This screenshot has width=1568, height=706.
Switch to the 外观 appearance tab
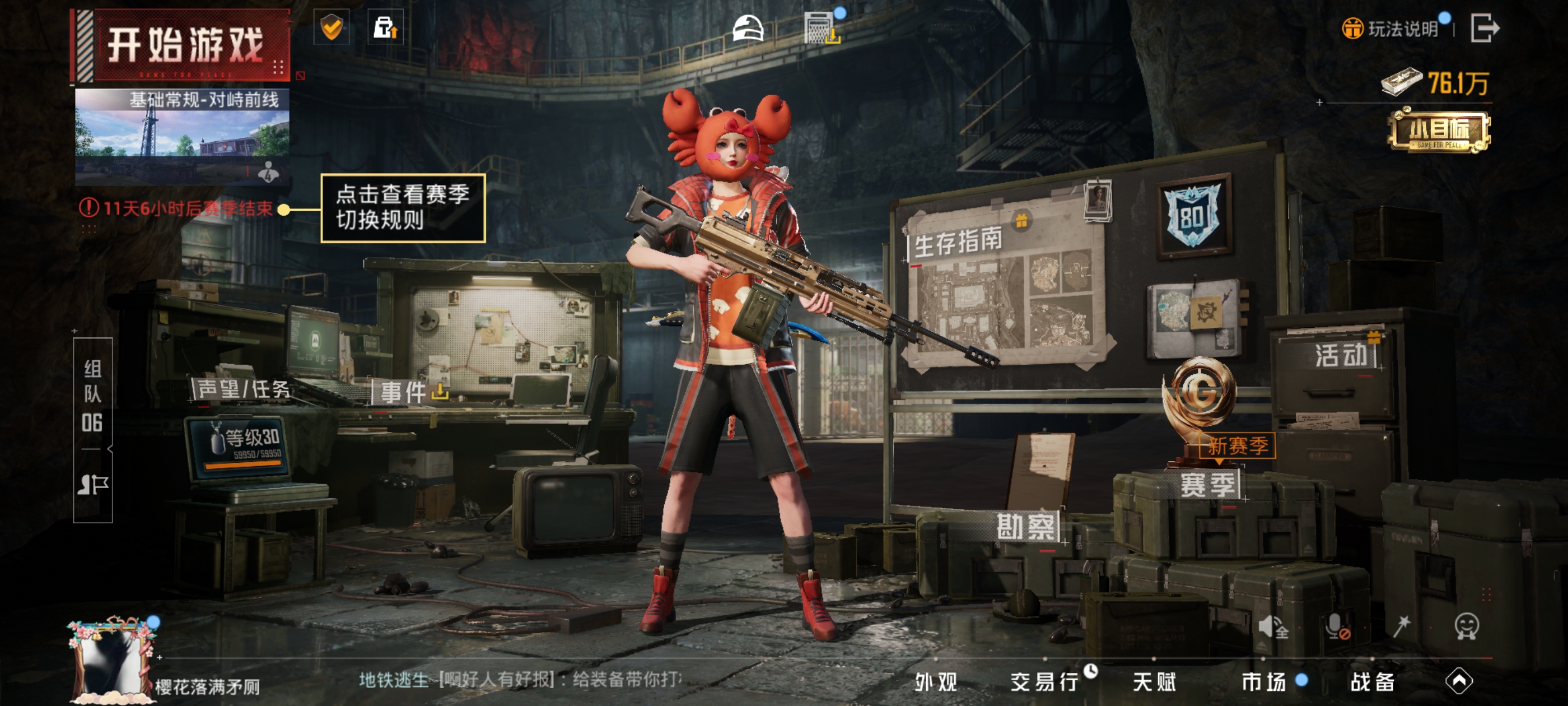pyautogui.click(x=936, y=682)
